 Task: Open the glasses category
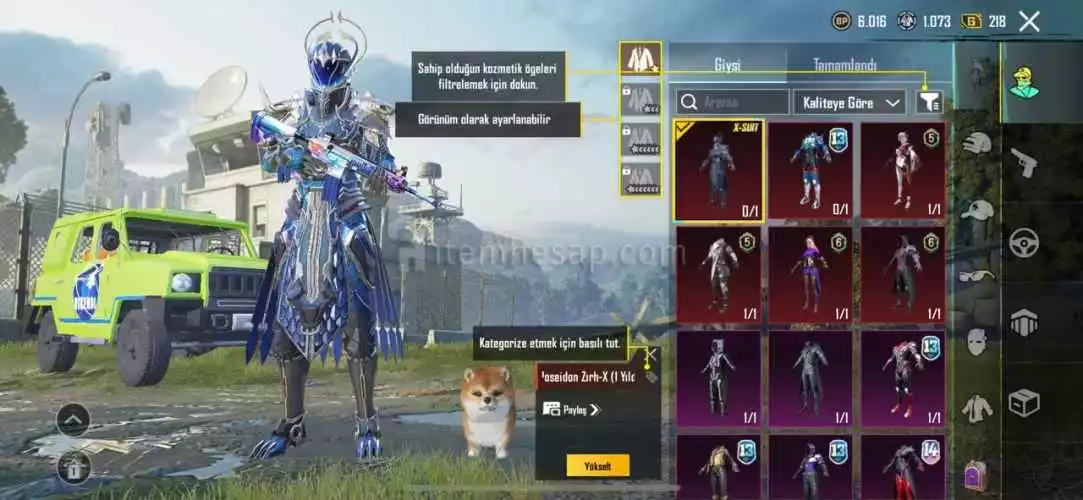pos(977,276)
